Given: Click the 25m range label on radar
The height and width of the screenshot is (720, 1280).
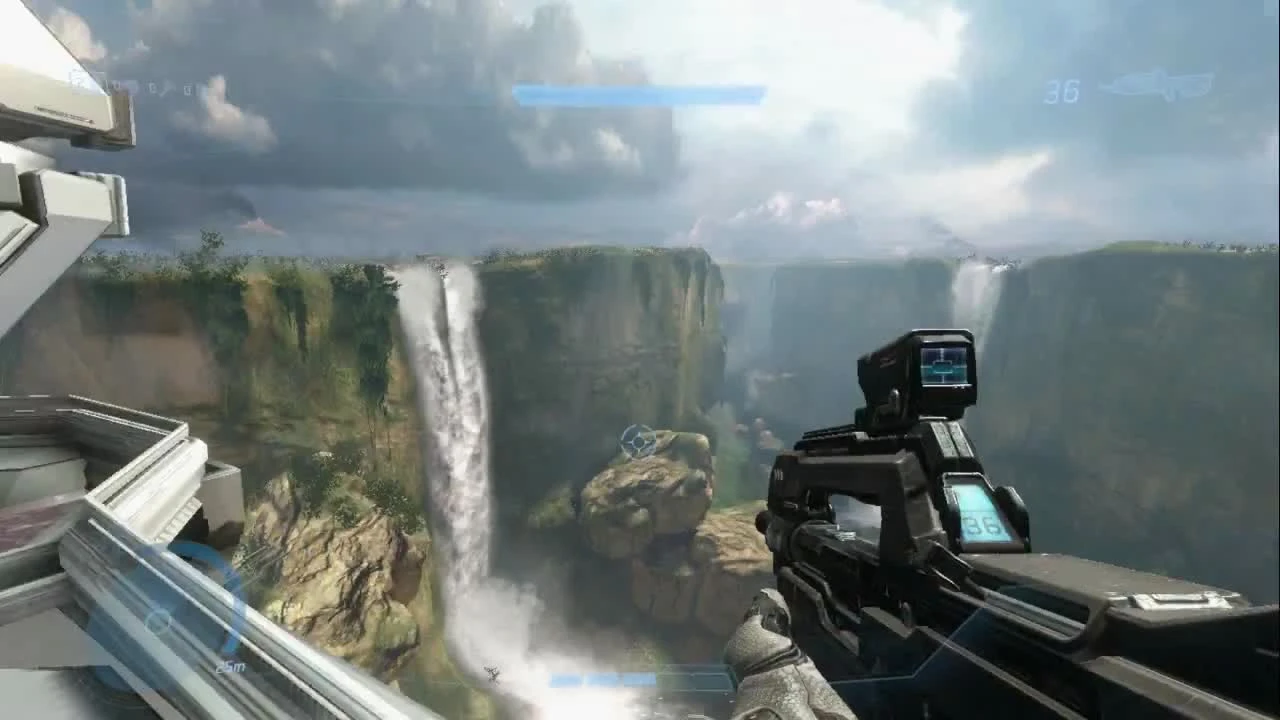Looking at the screenshot, I should click(x=231, y=668).
